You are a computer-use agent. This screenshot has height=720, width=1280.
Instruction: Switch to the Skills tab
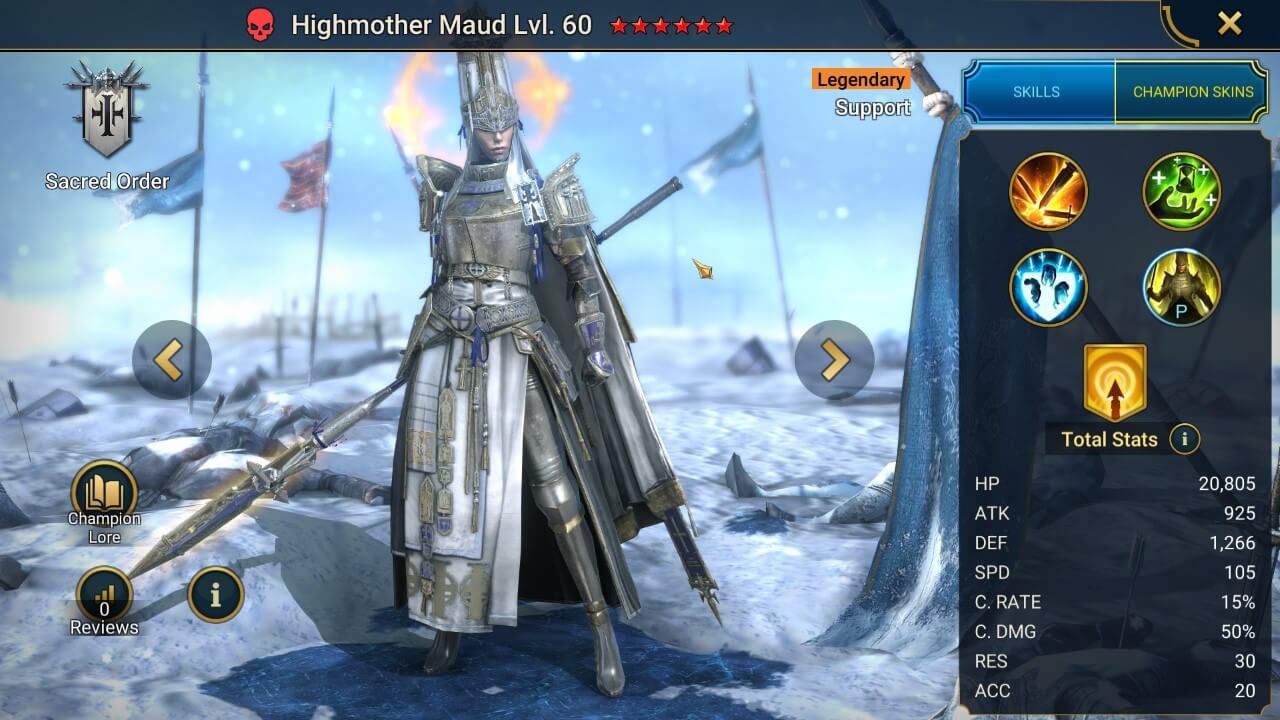click(x=1036, y=91)
